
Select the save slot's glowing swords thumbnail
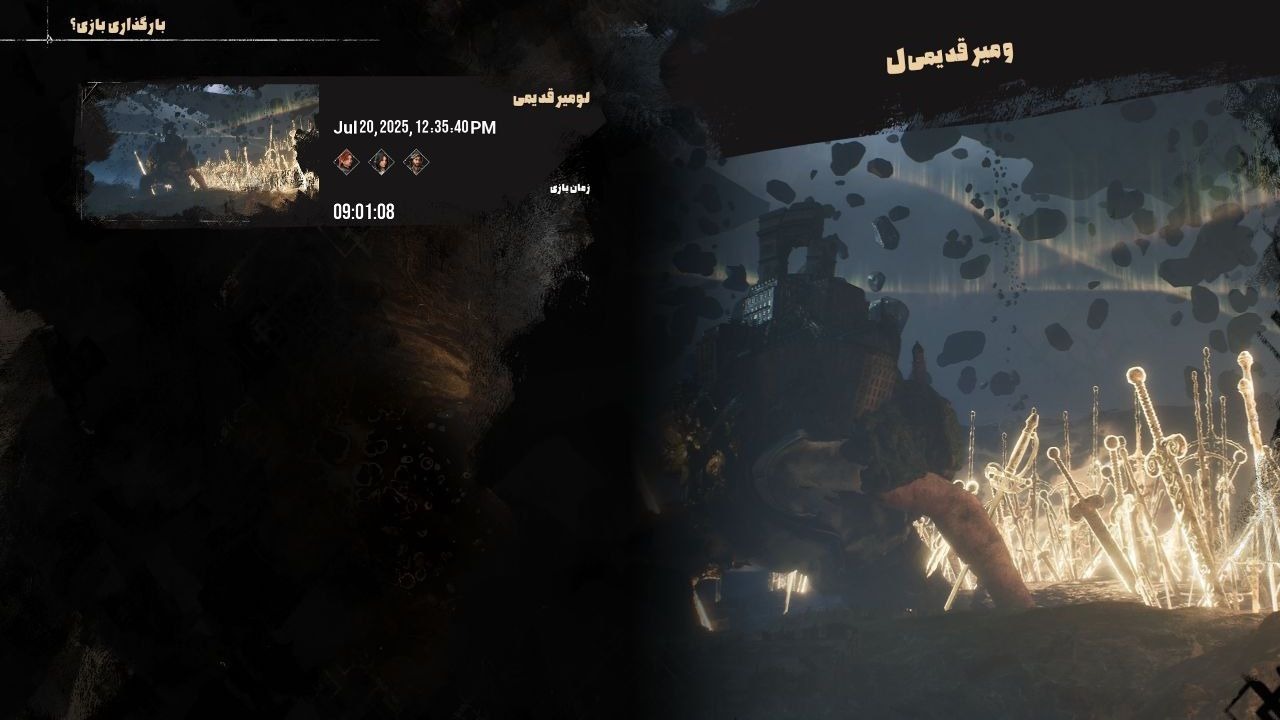tap(201, 151)
